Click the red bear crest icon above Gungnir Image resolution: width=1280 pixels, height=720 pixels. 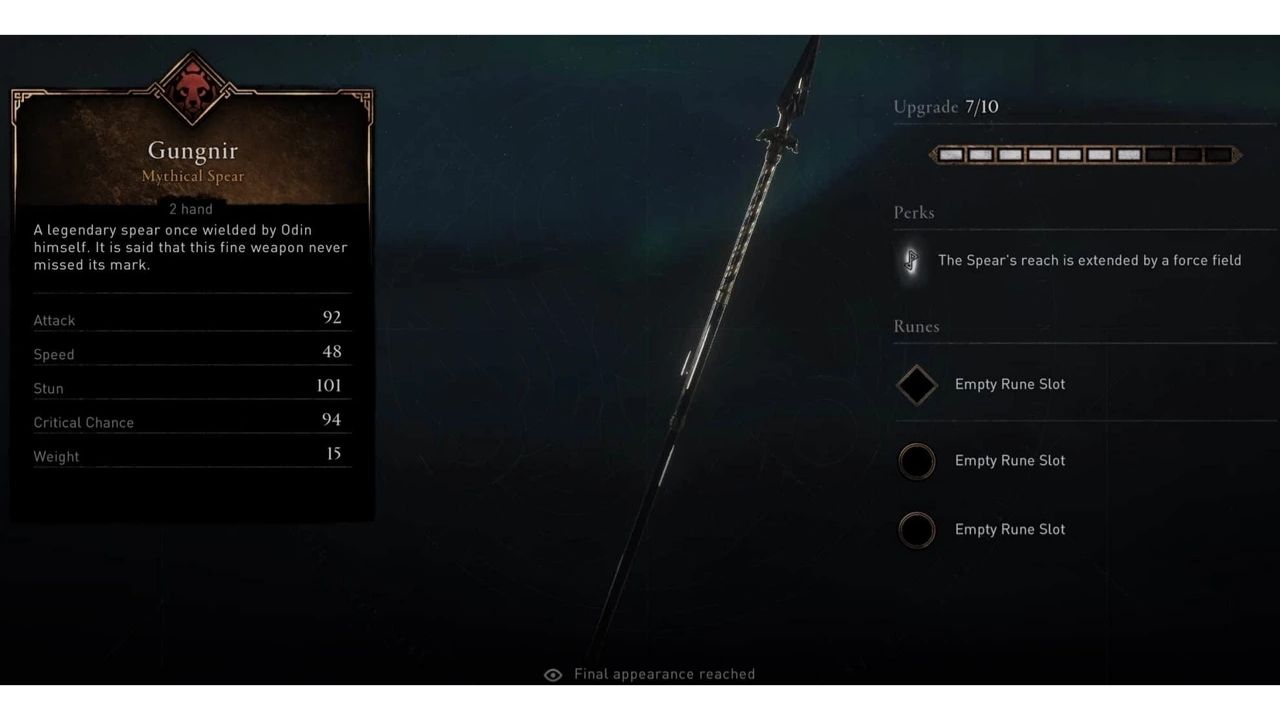tap(192, 83)
